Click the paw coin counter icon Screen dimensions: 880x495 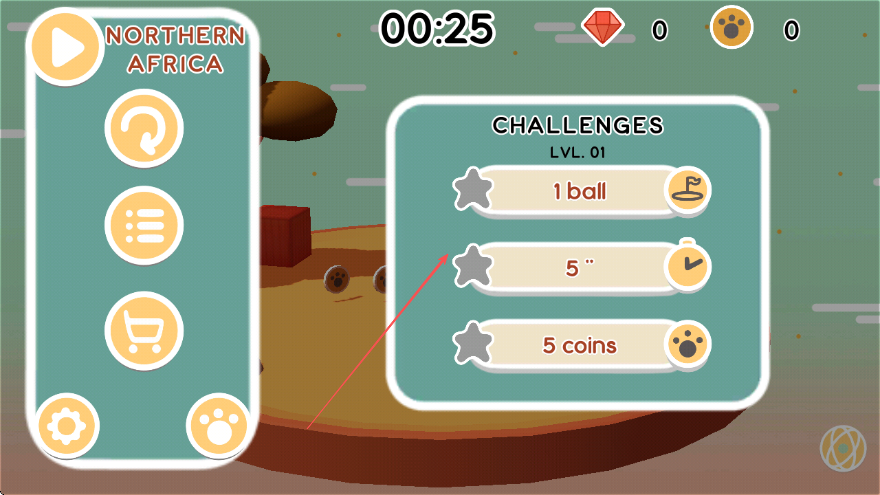pyautogui.click(x=732, y=29)
